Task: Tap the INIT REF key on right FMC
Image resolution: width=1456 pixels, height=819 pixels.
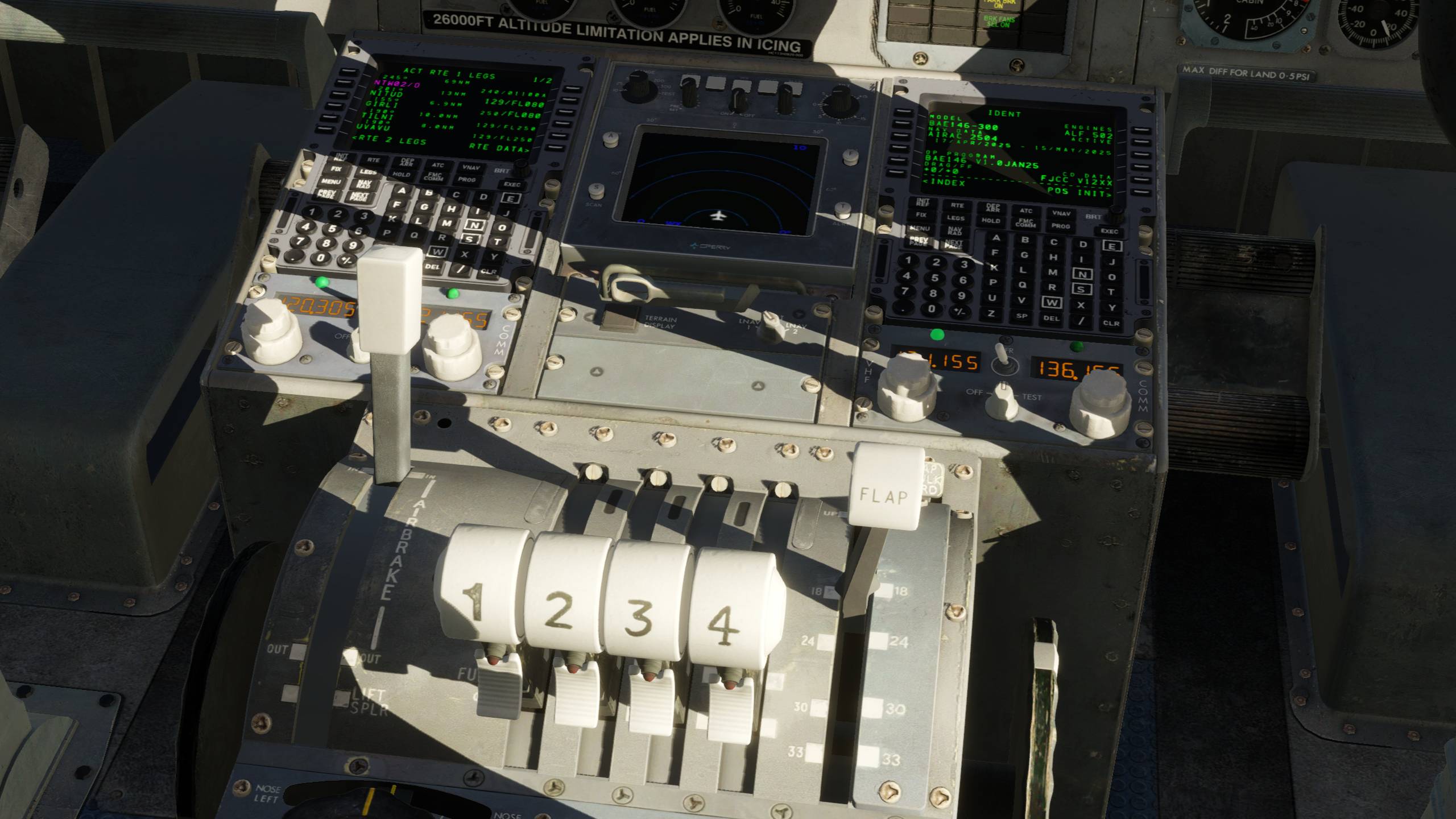Action: click(923, 202)
